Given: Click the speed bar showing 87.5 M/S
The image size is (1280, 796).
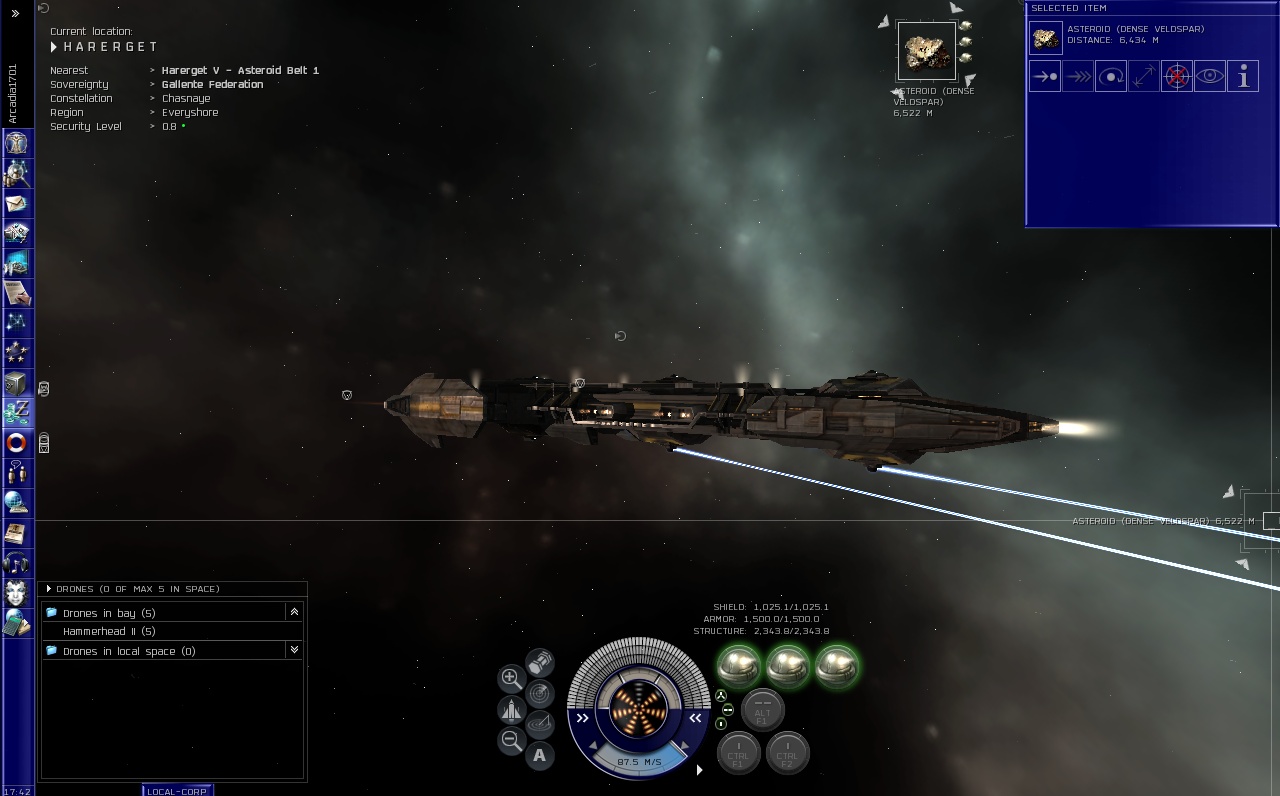Looking at the screenshot, I should click(639, 762).
